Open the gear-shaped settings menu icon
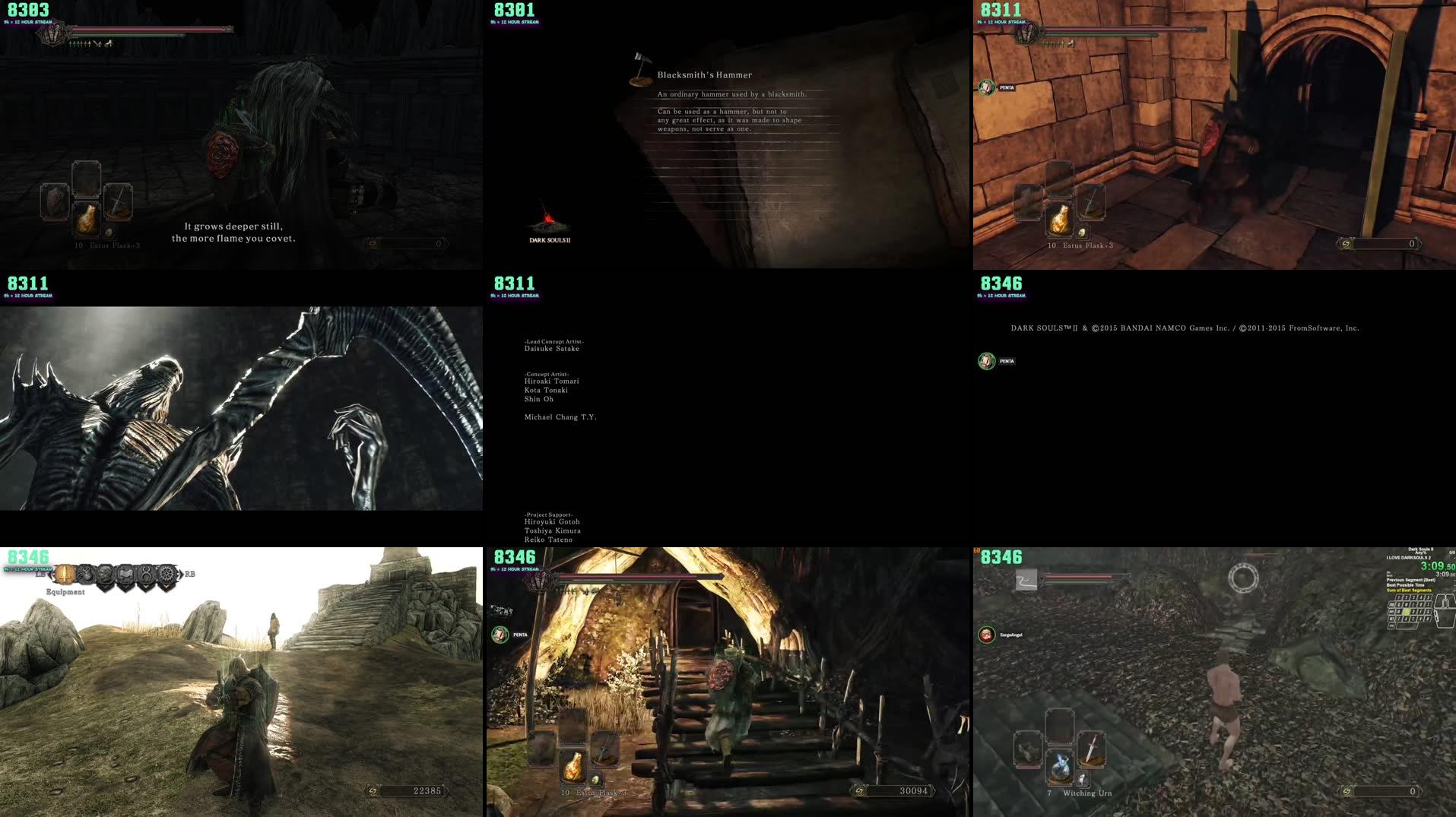1456x817 pixels. point(167,574)
